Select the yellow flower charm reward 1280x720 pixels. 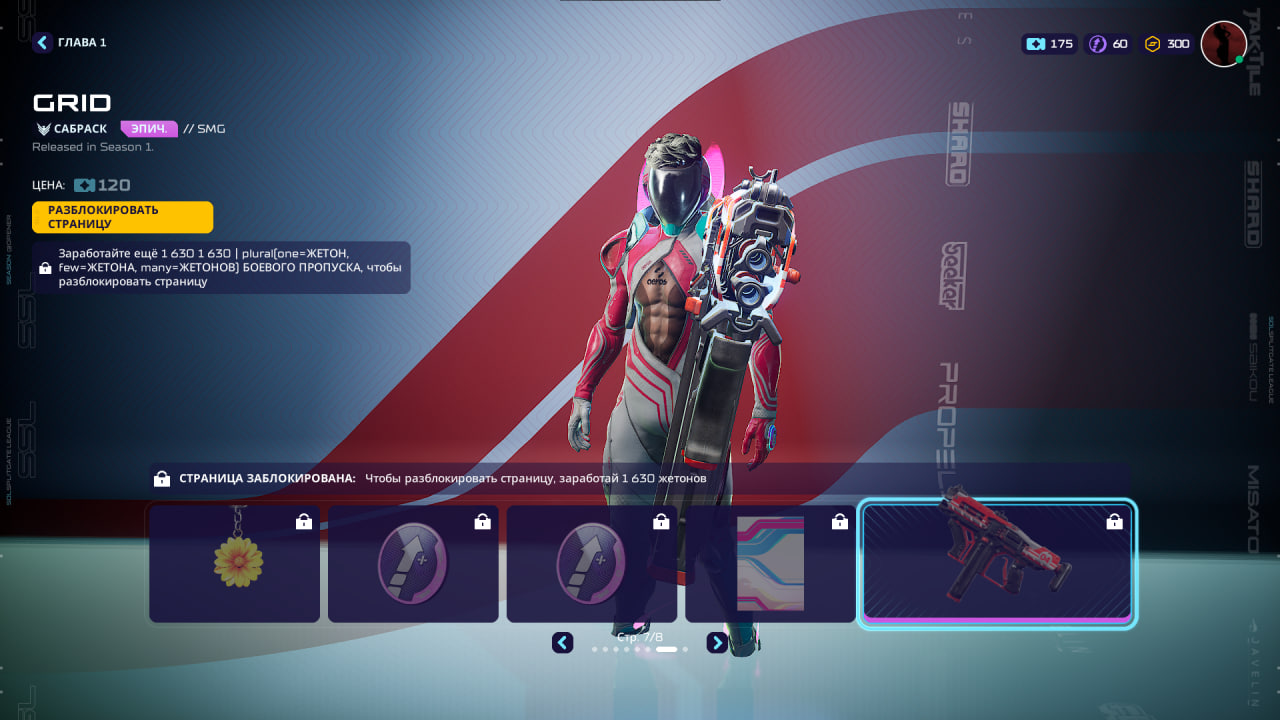tap(235, 564)
